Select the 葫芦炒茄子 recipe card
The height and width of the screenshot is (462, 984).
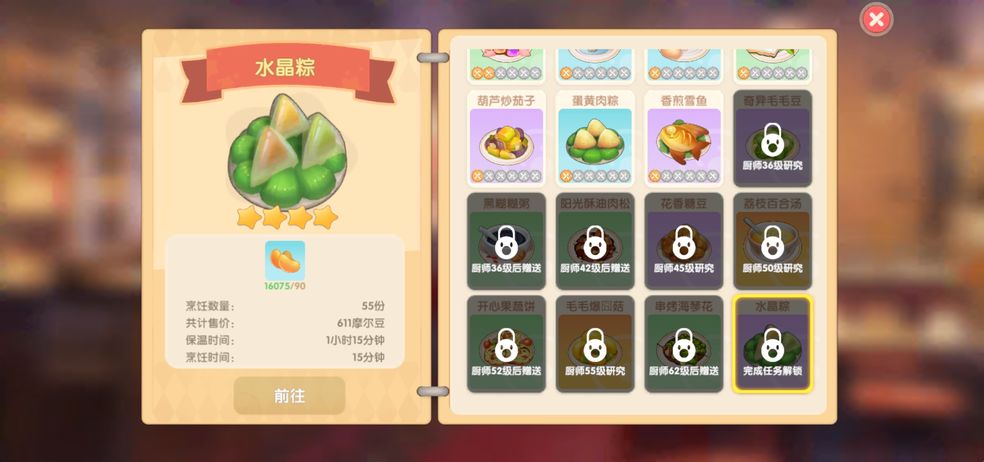(506, 139)
